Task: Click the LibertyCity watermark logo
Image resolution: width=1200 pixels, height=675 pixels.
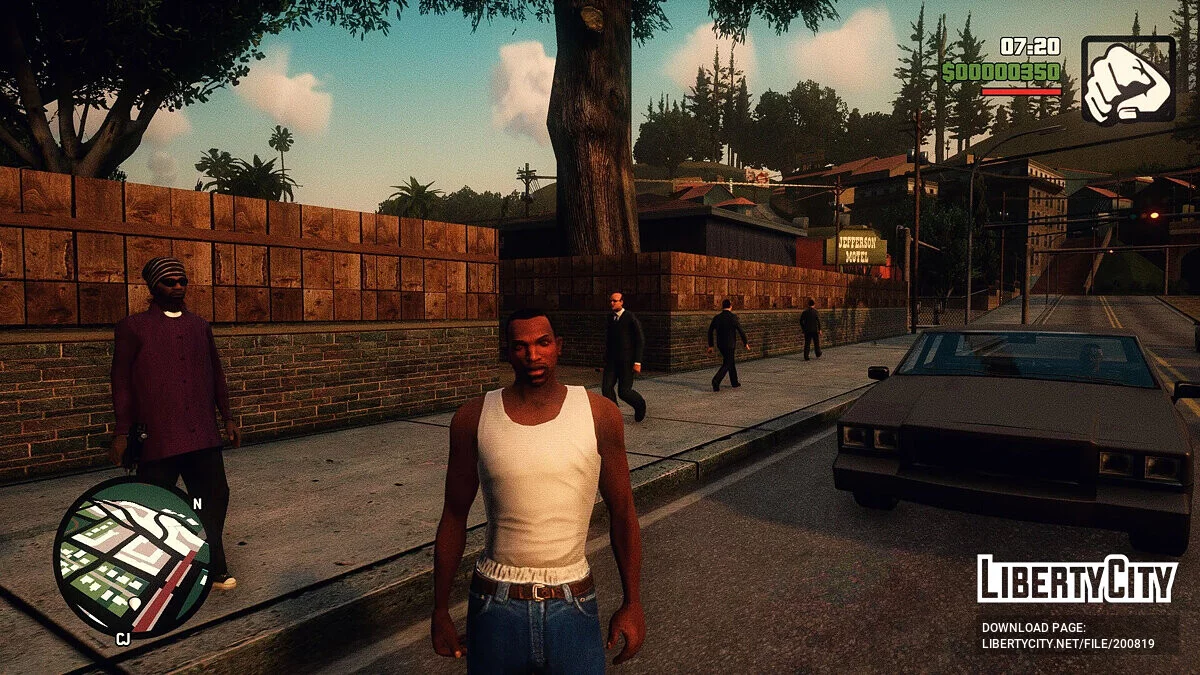Action: 1076,580
